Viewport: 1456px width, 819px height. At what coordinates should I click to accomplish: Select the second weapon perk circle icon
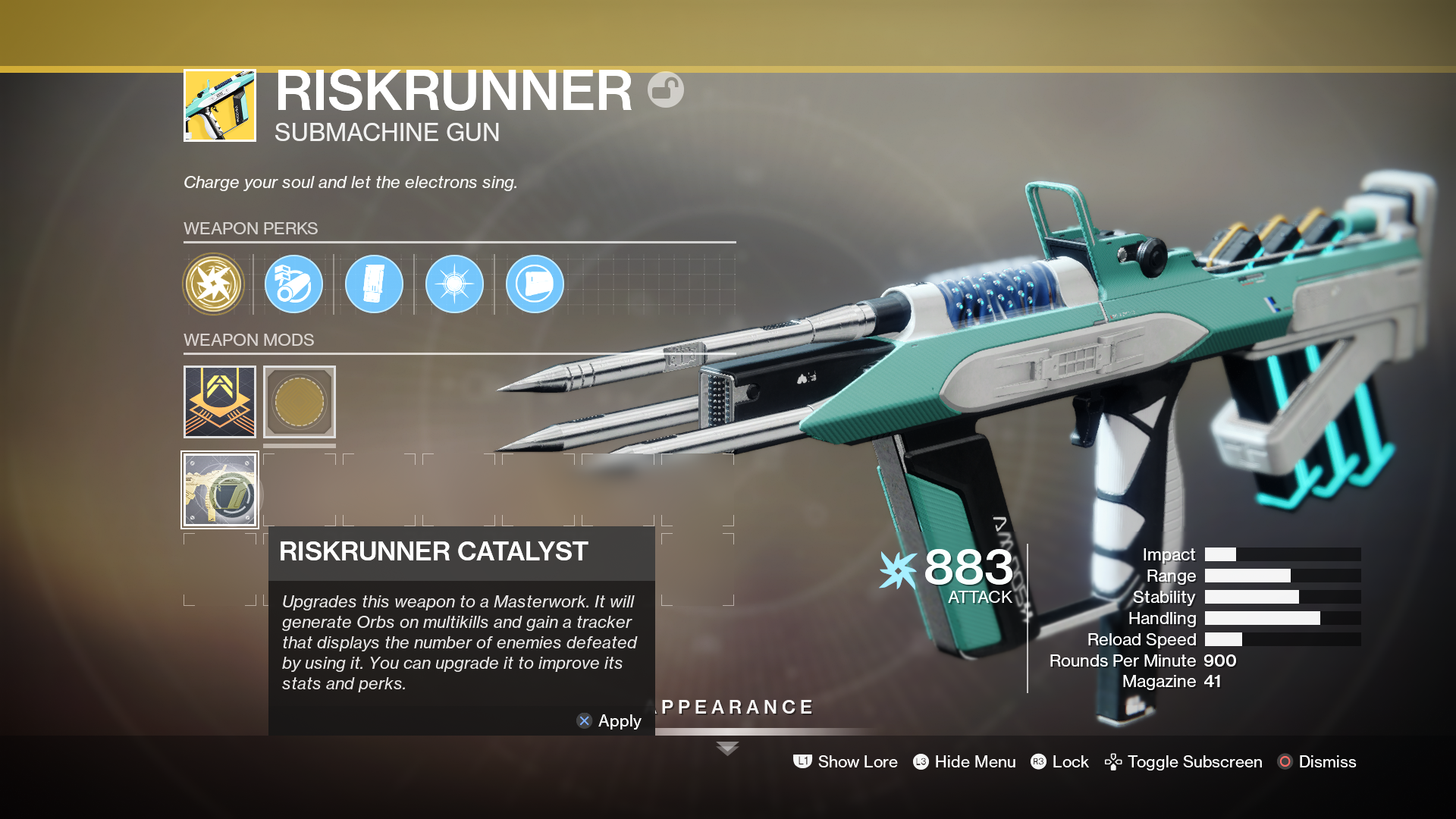coord(293,284)
